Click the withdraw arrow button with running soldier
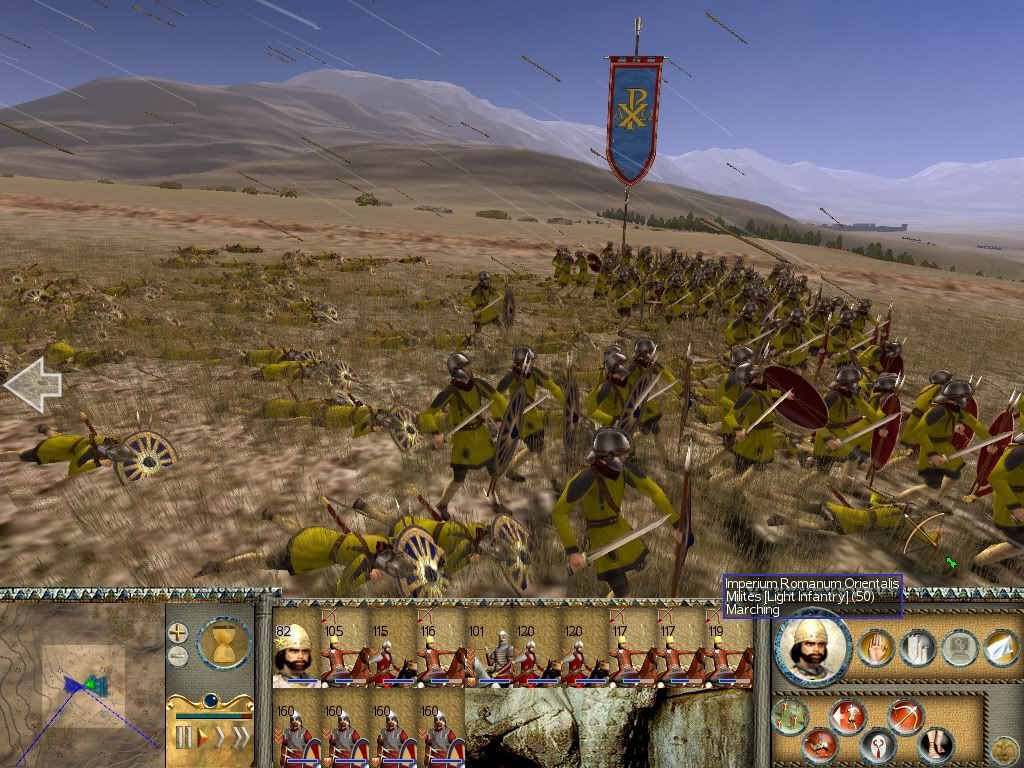The height and width of the screenshot is (768, 1024). (x=849, y=716)
